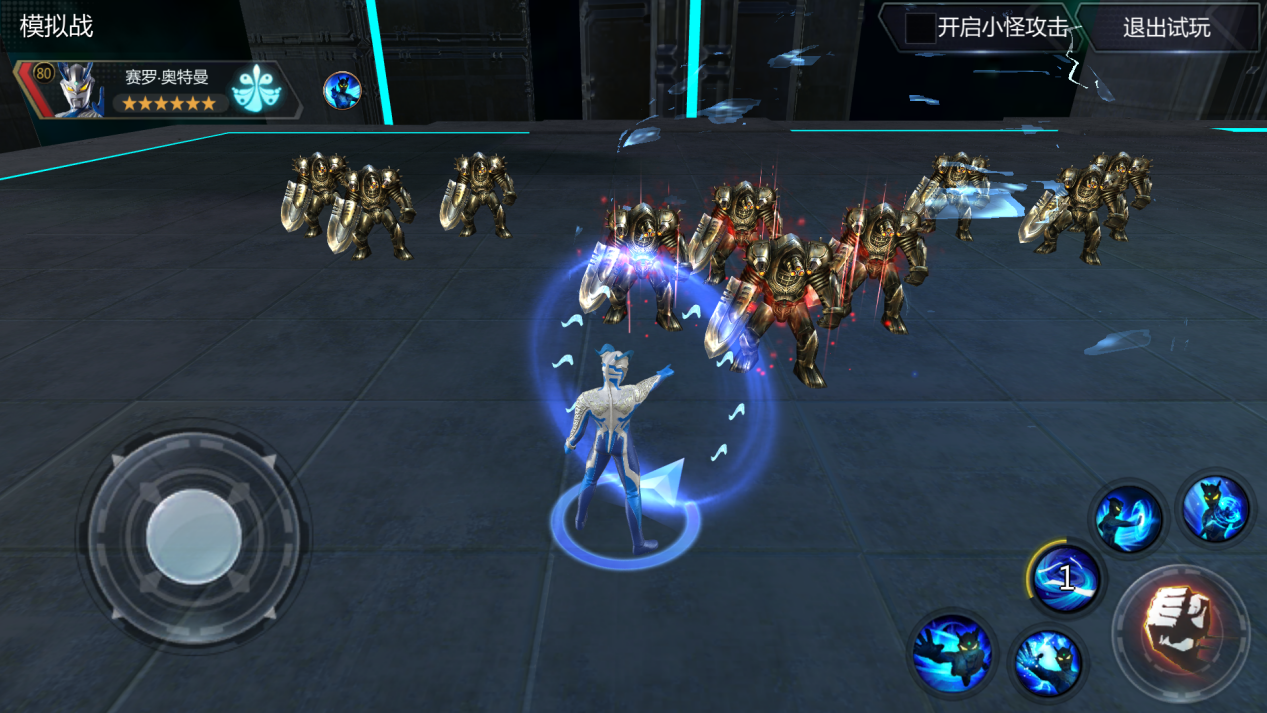Exit the trial via 退出试玩
The width and height of the screenshot is (1267, 713).
tap(1166, 28)
